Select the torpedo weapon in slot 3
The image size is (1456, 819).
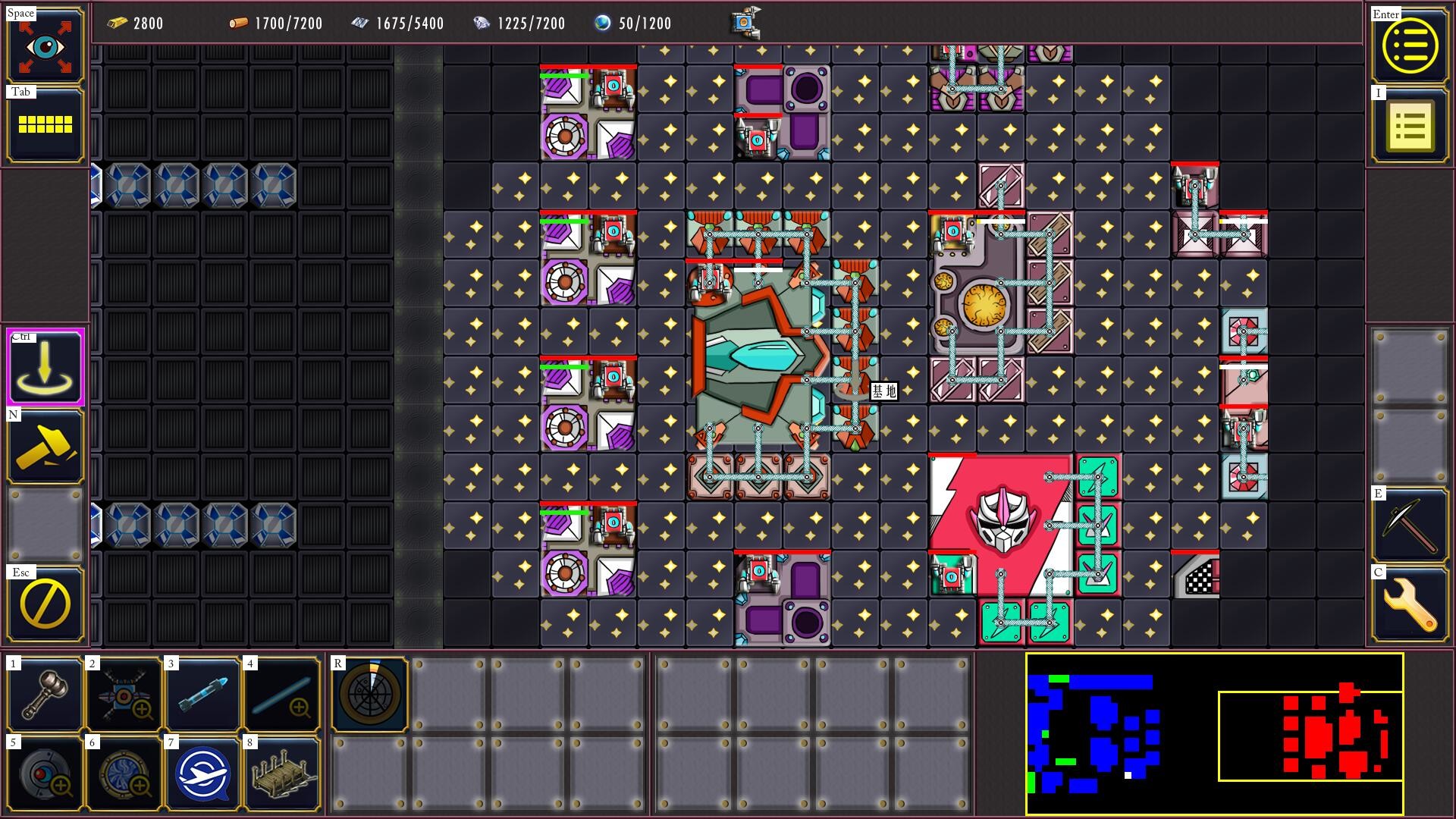click(x=202, y=694)
